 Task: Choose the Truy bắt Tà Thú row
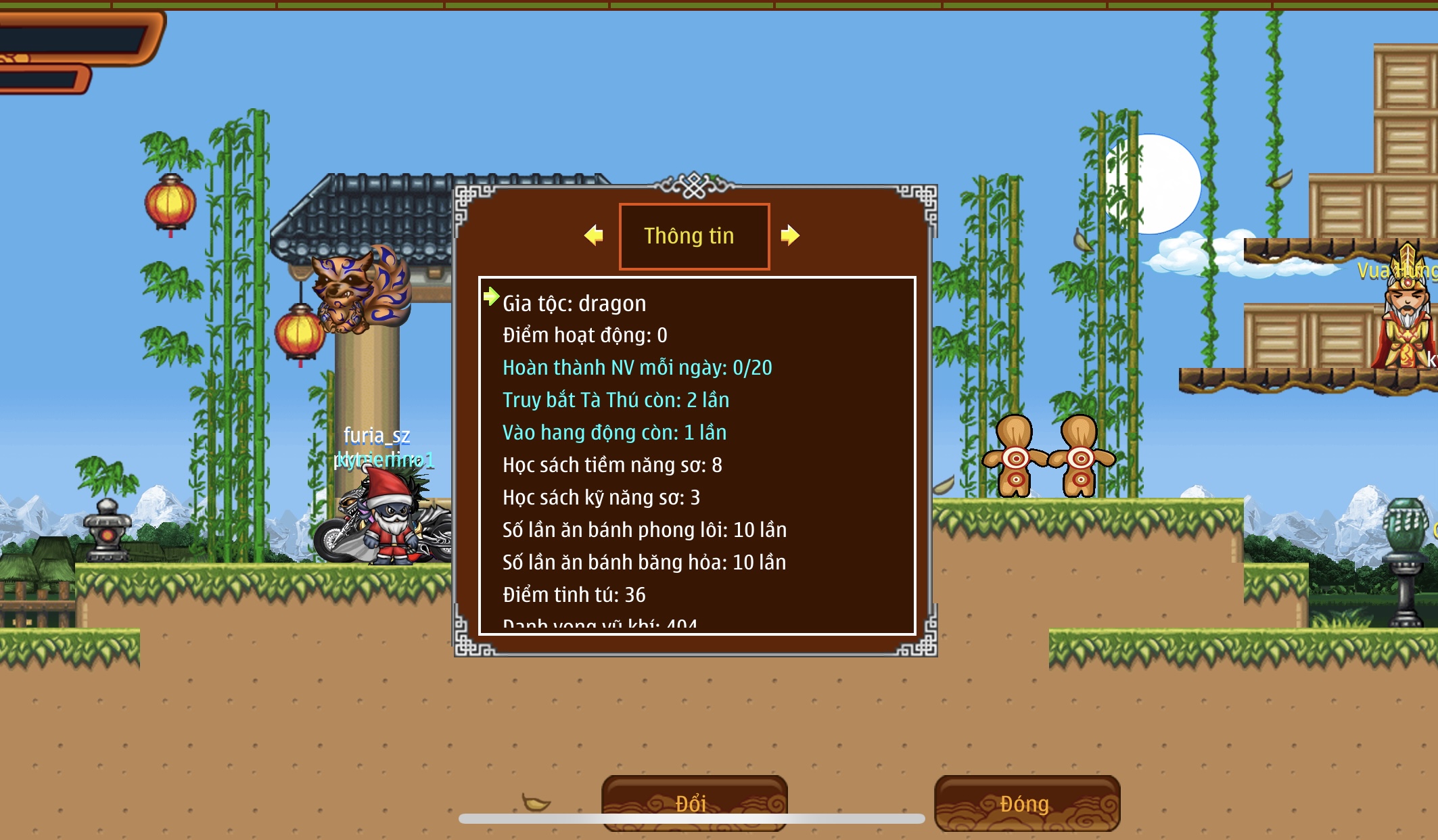coord(616,400)
